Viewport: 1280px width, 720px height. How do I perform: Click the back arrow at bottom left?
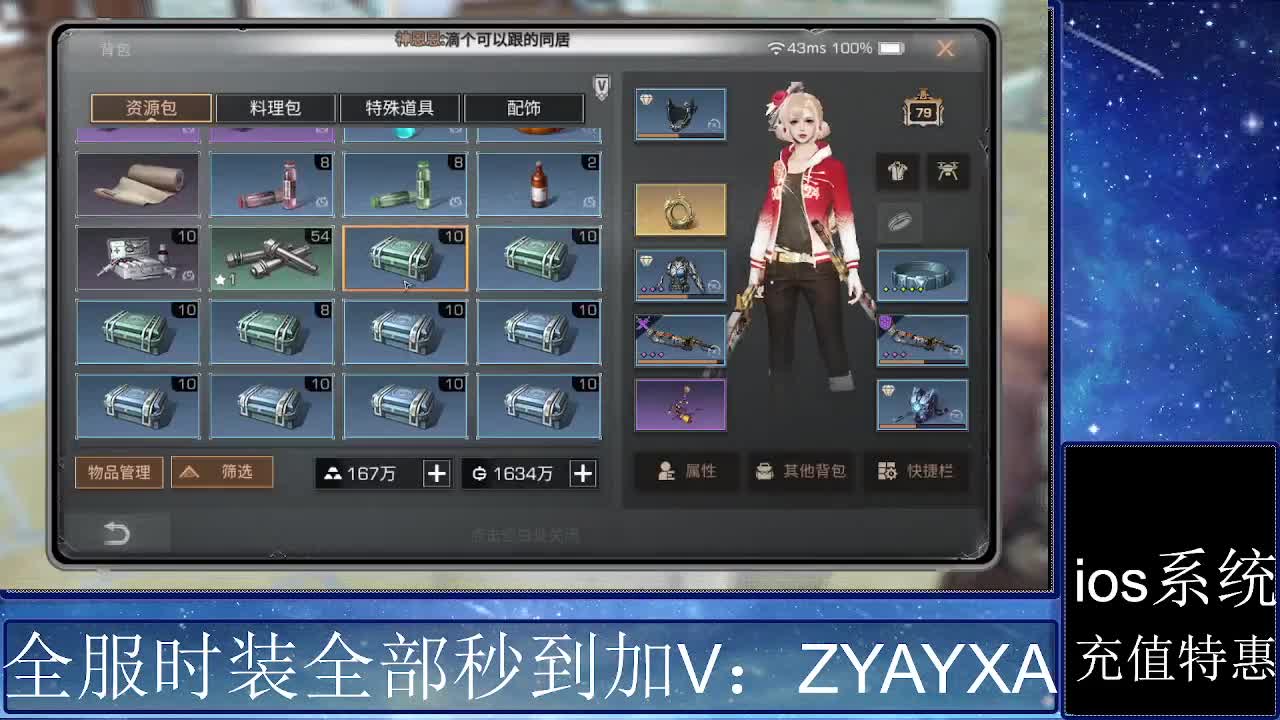point(117,535)
